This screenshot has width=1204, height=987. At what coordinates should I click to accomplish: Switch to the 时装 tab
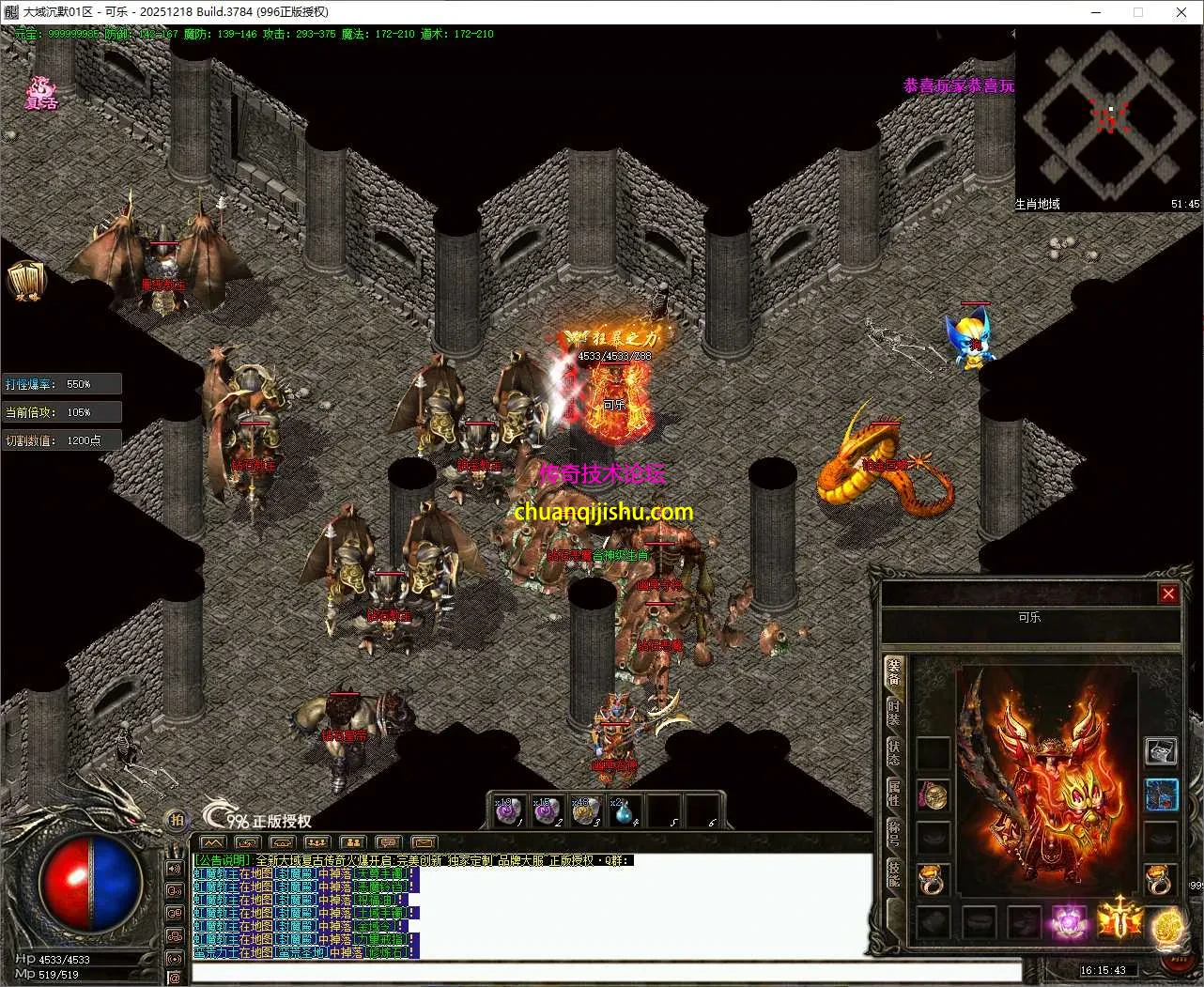click(x=894, y=712)
